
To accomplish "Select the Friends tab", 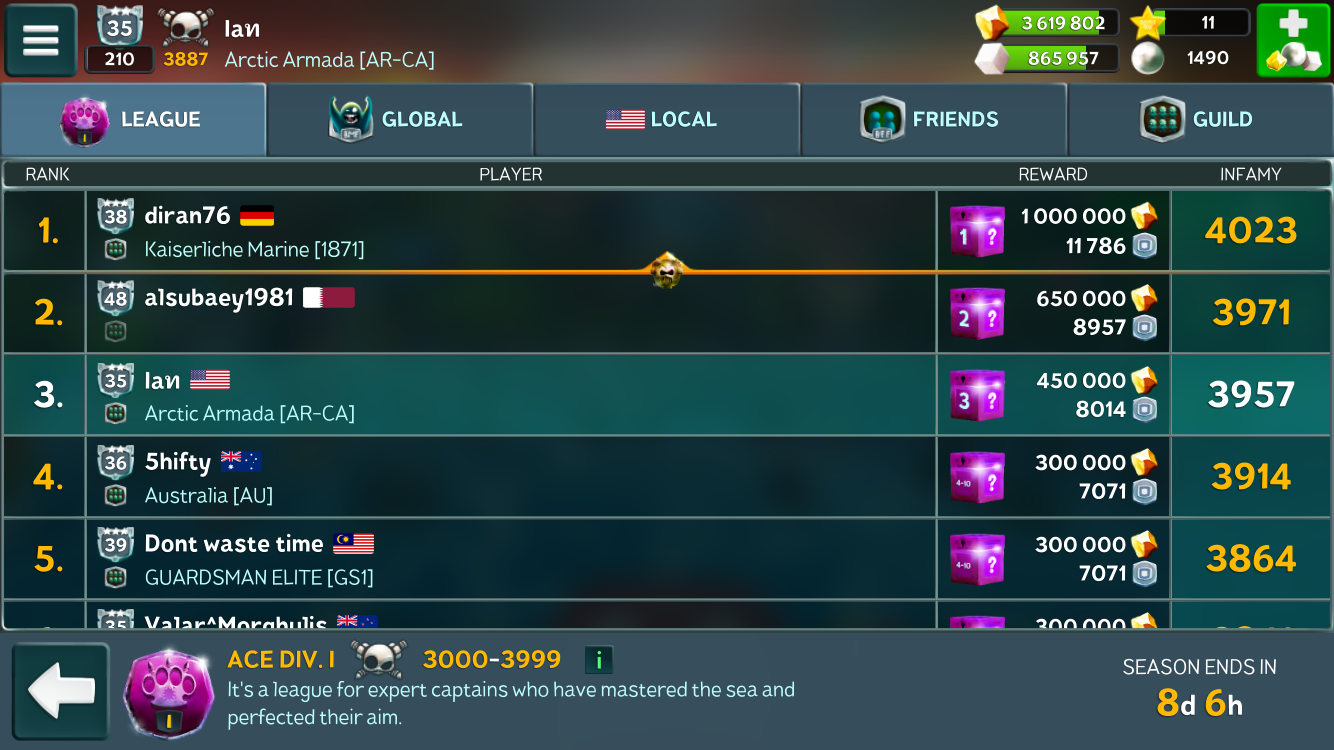I will (x=933, y=119).
